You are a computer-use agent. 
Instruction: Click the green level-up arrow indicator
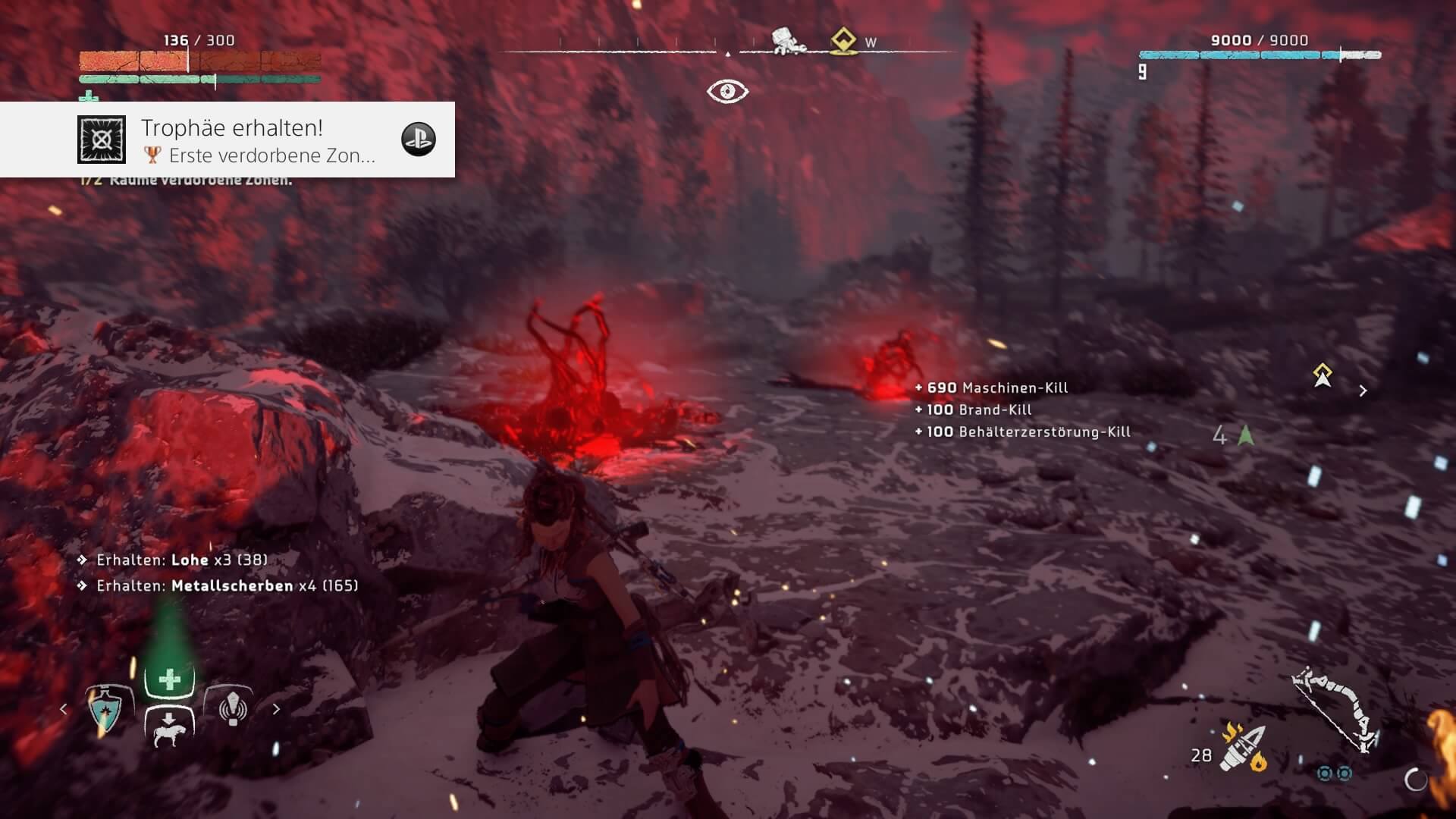(x=1245, y=435)
